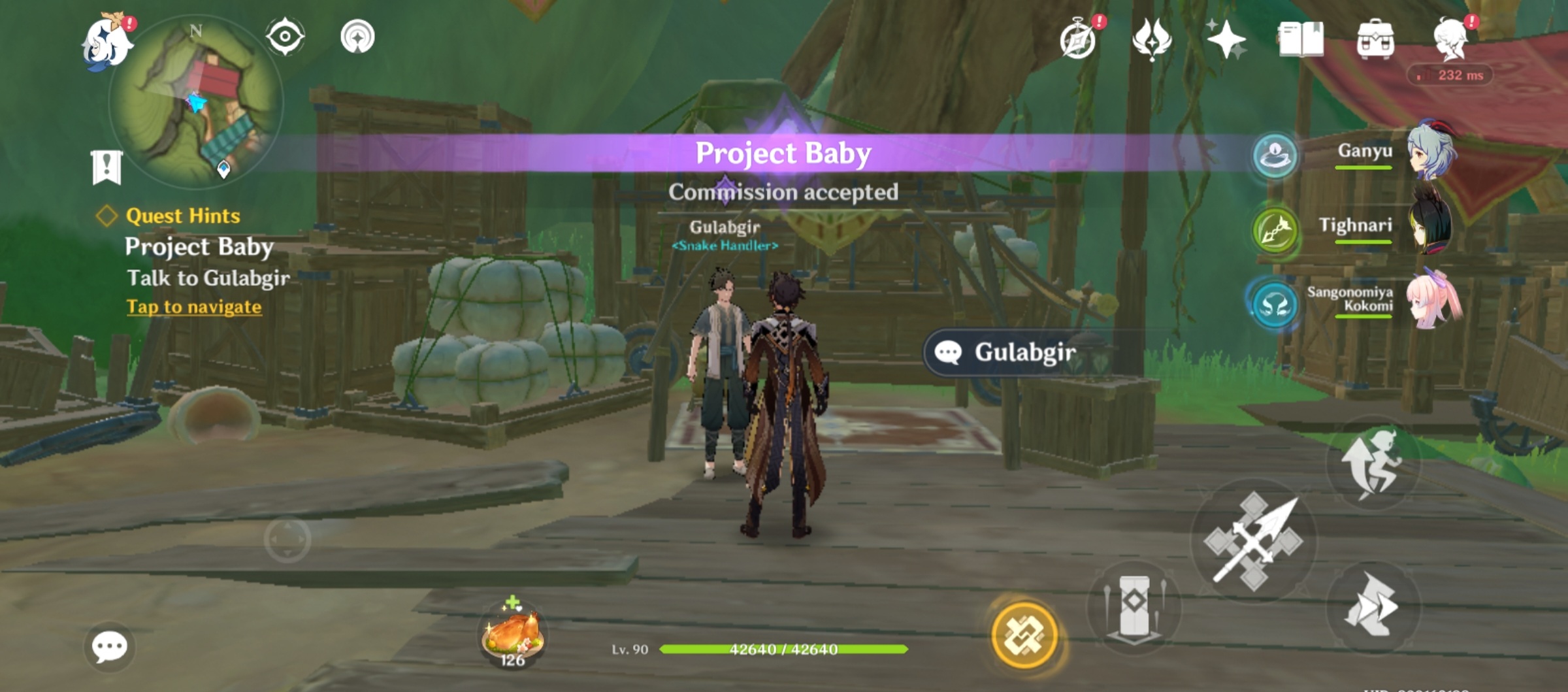Open the Adventurer Handbook
This screenshot has width=1568, height=692.
[x=1302, y=38]
